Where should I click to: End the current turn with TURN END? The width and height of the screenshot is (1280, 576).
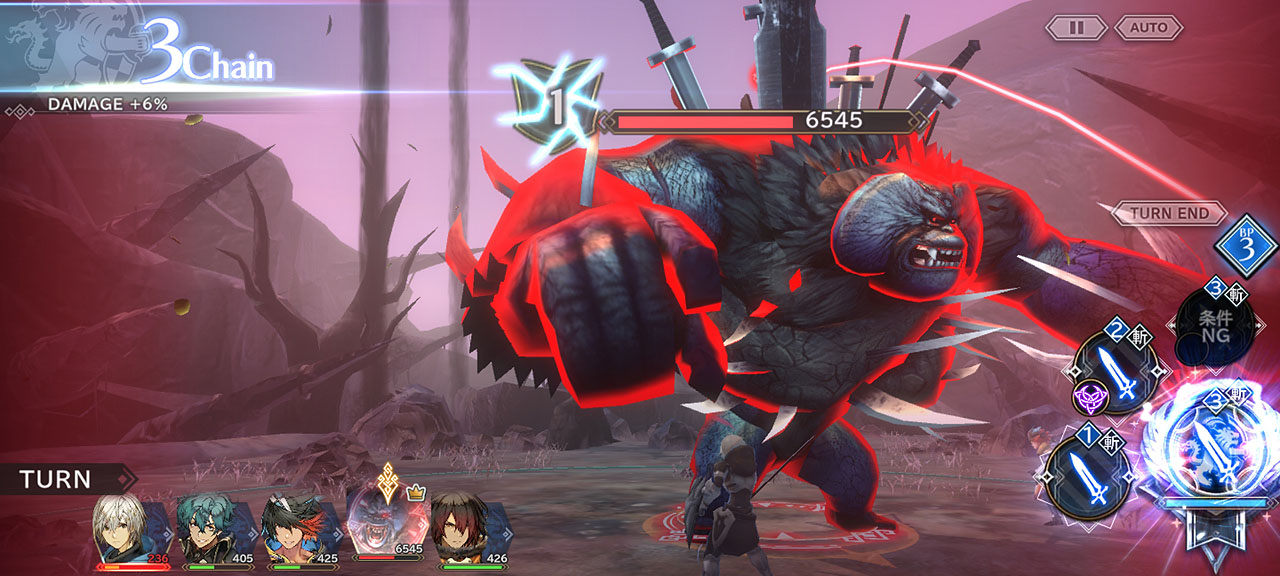1169,213
